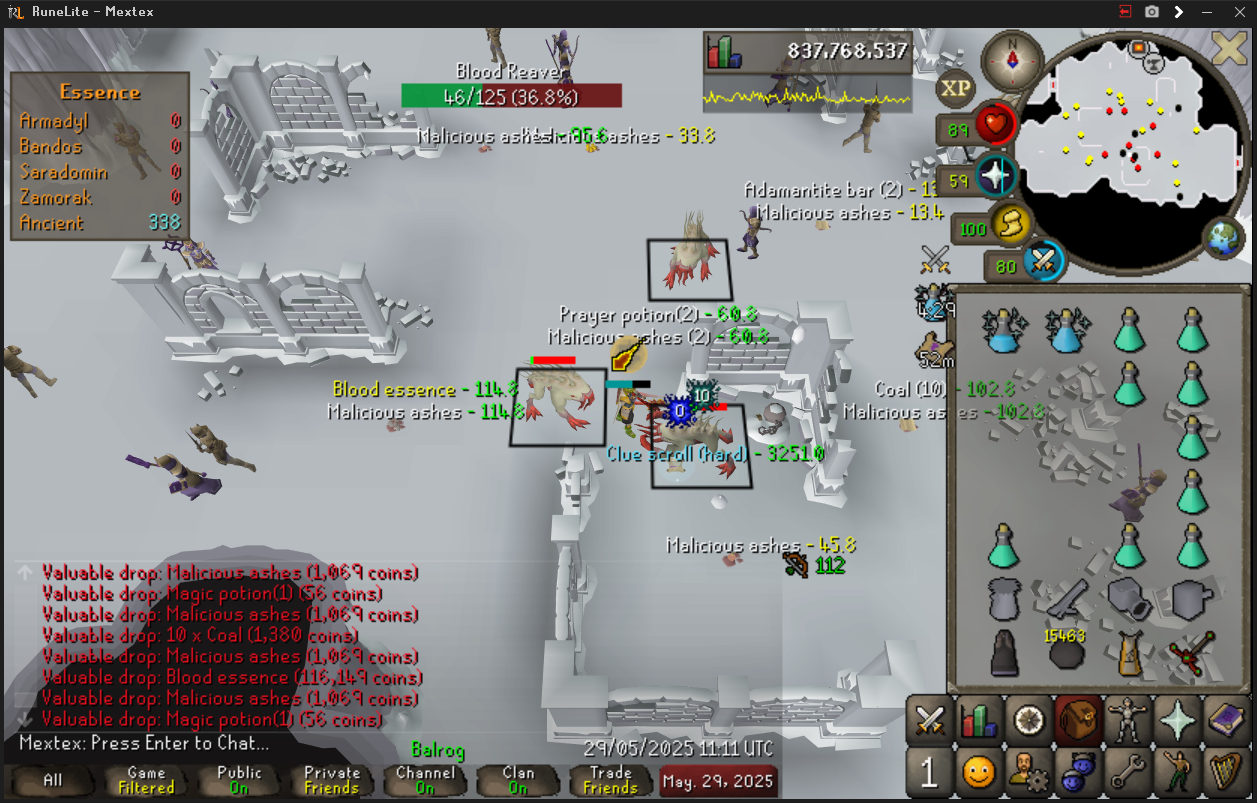Open the Music Player harp tab
This screenshot has height=803, width=1257.
point(1226,772)
